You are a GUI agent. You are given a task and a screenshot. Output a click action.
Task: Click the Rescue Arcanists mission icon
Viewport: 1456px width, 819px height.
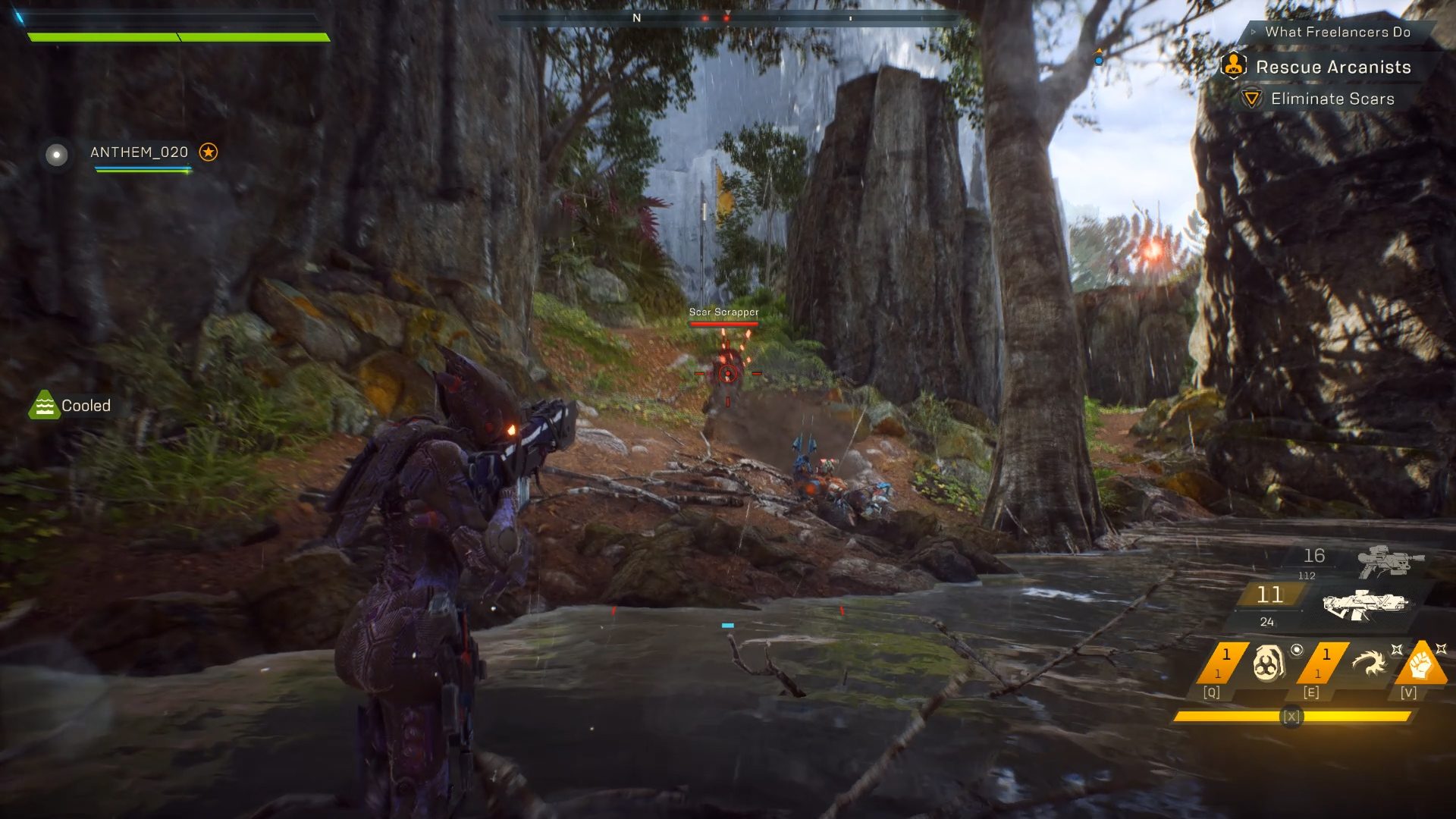tap(1232, 67)
